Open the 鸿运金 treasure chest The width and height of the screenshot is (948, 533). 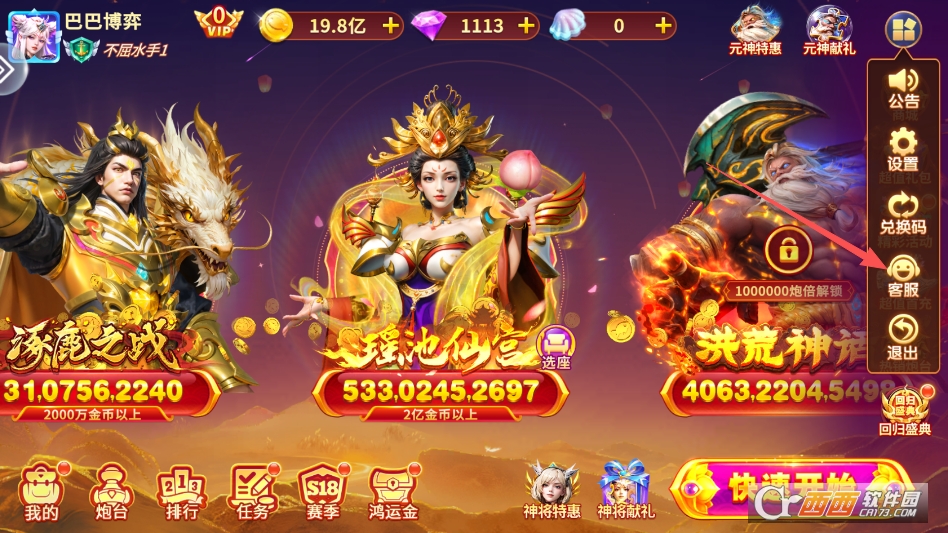point(393,492)
